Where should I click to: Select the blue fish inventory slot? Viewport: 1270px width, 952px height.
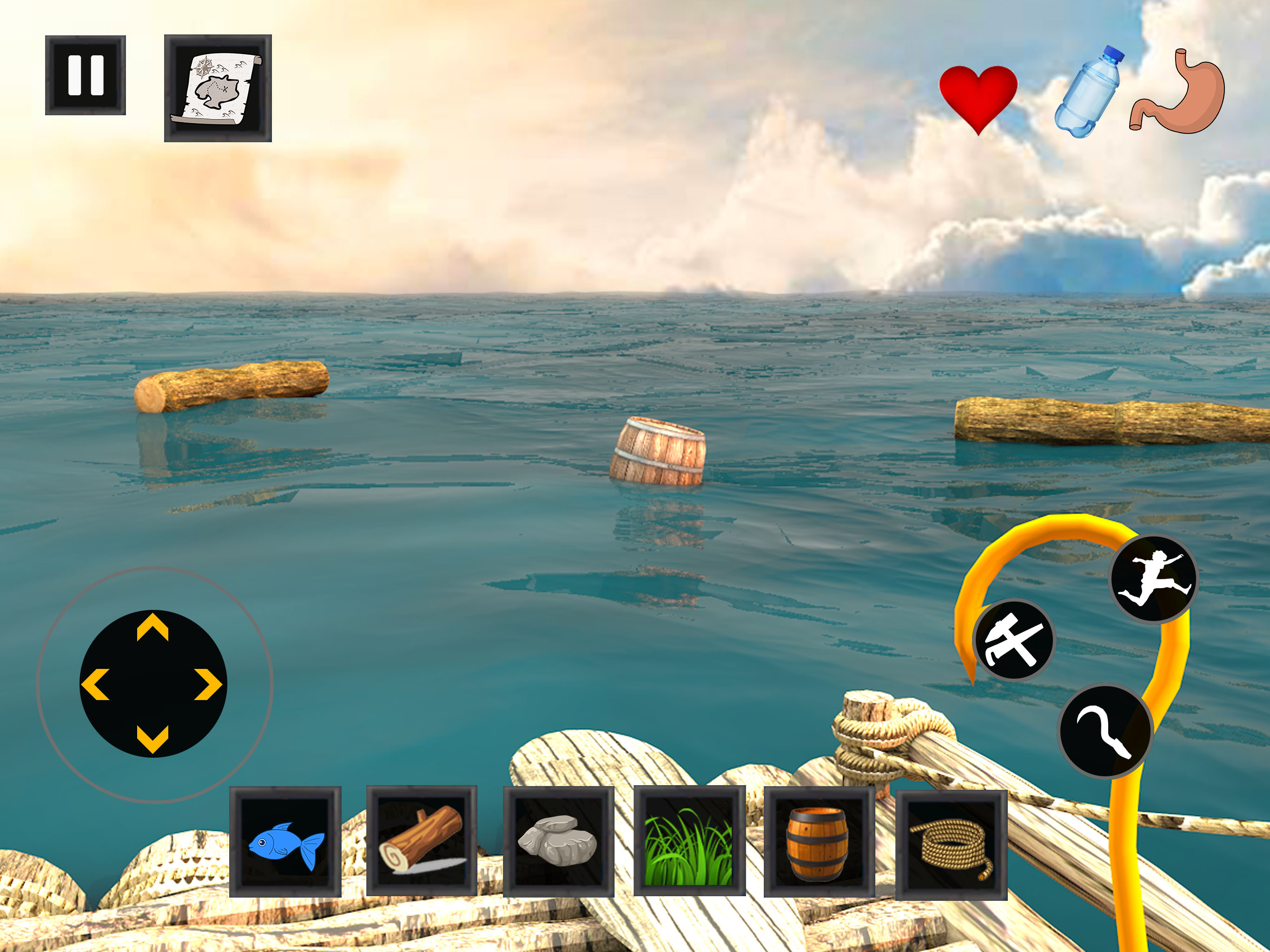pyautogui.click(x=285, y=842)
